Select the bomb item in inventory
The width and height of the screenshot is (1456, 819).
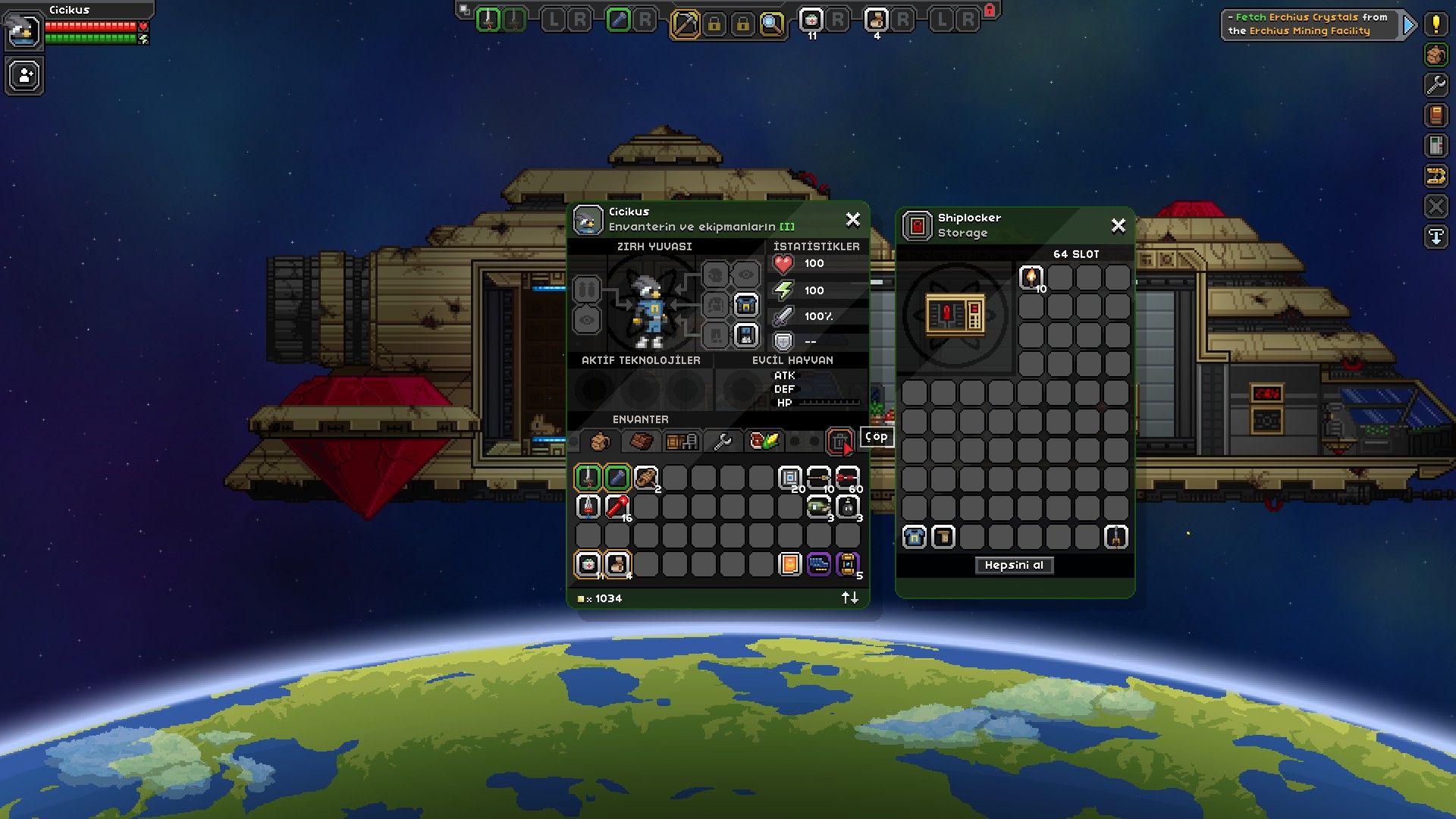click(x=848, y=507)
